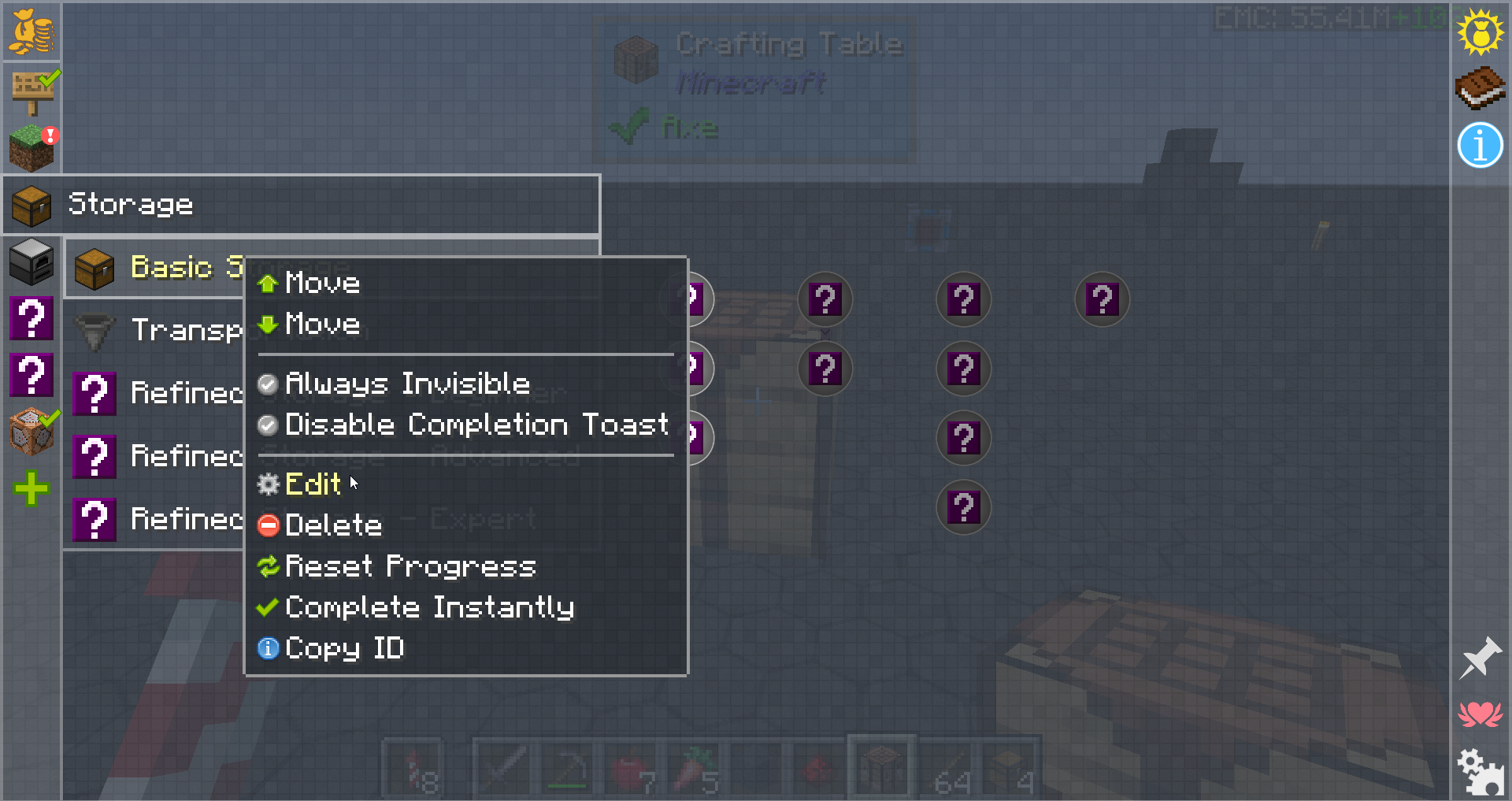Select Delete from the context menu
This screenshot has width=1512, height=801.
click(333, 525)
